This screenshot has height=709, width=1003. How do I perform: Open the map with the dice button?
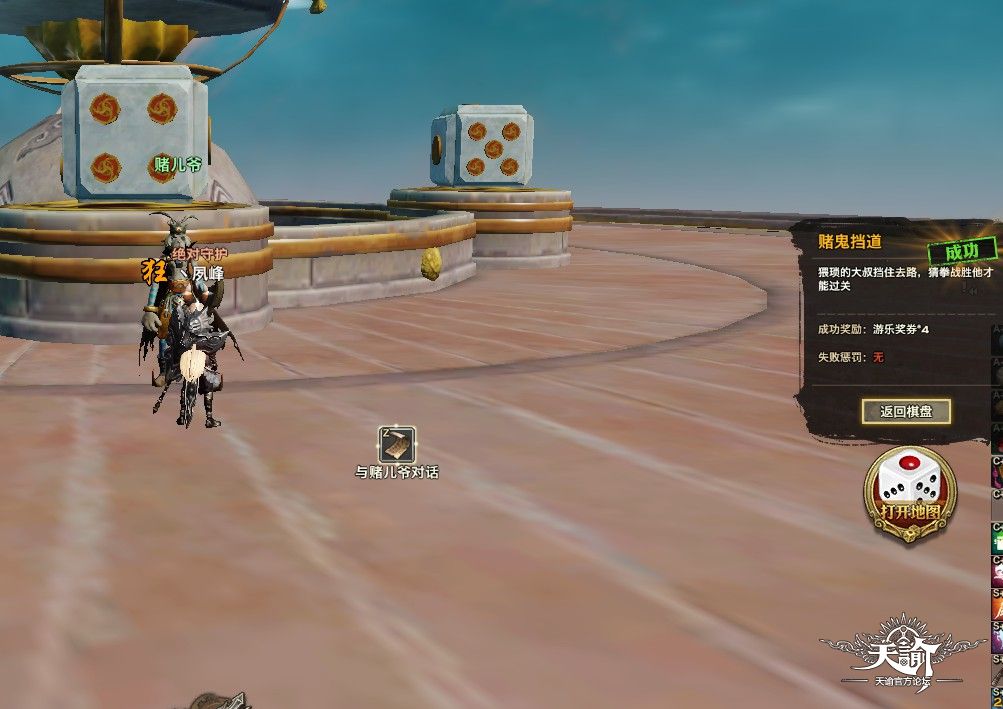click(x=909, y=493)
